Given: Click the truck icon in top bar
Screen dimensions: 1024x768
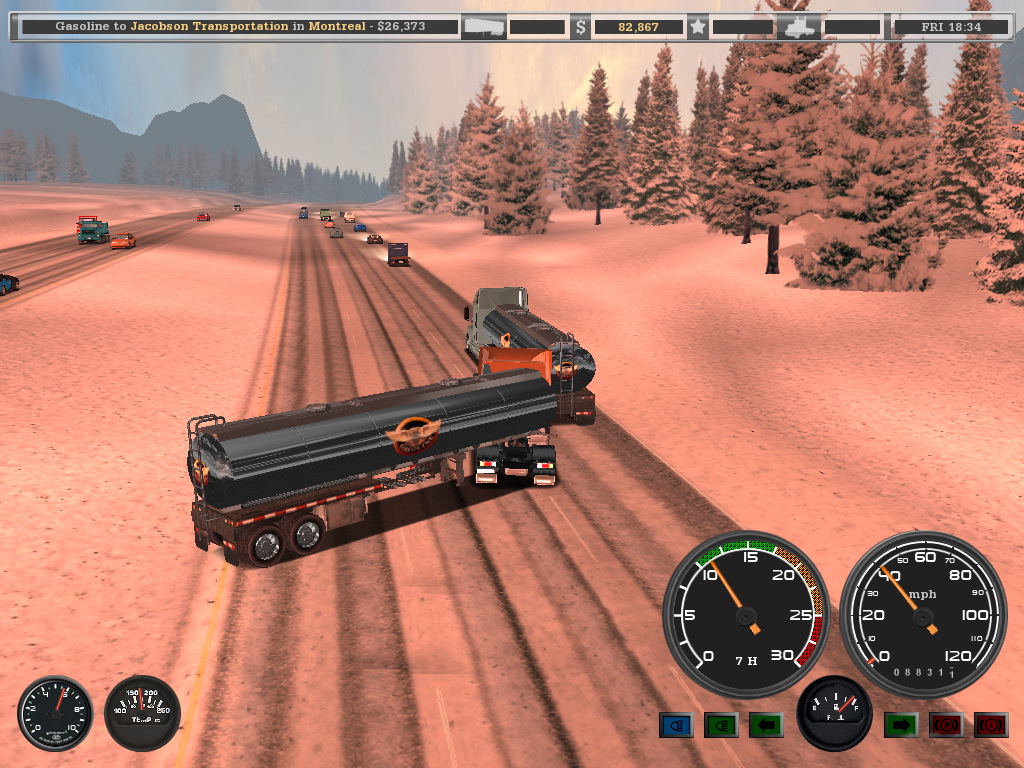Looking at the screenshot, I should click(x=802, y=27).
